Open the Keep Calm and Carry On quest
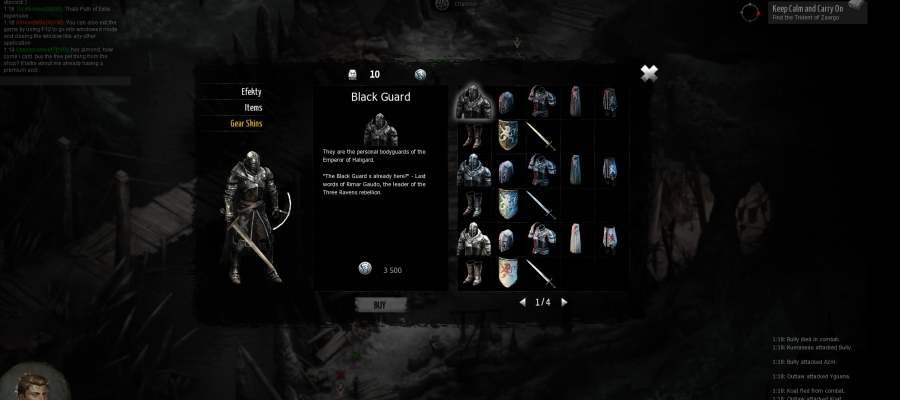This screenshot has height=400, width=900. pyautogui.click(x=807, y=12)
